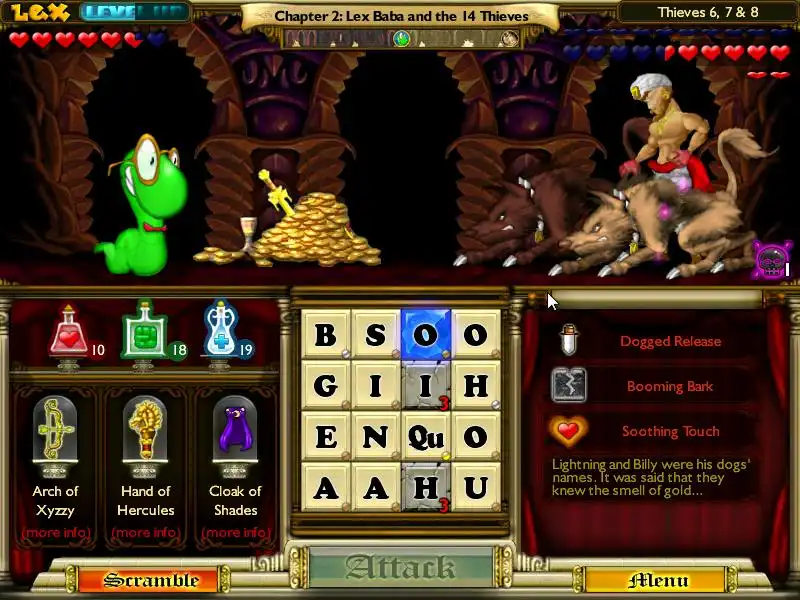This screenshot has width=800, height=600.
Task: Choose the E letter tile
Action: pyautogui.click(x=326, y=436)
